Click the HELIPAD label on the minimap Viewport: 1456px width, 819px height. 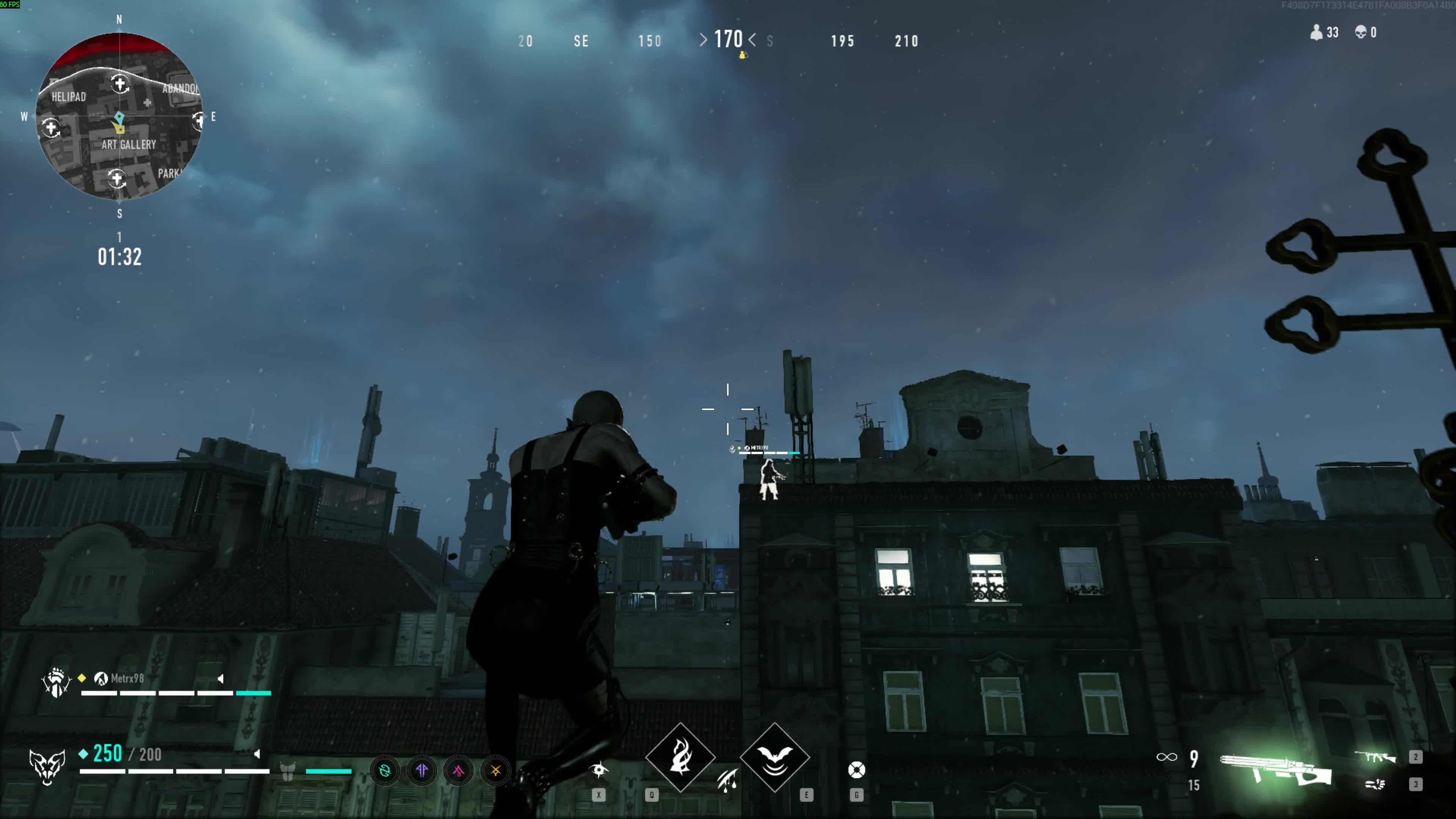pos(69,97)
